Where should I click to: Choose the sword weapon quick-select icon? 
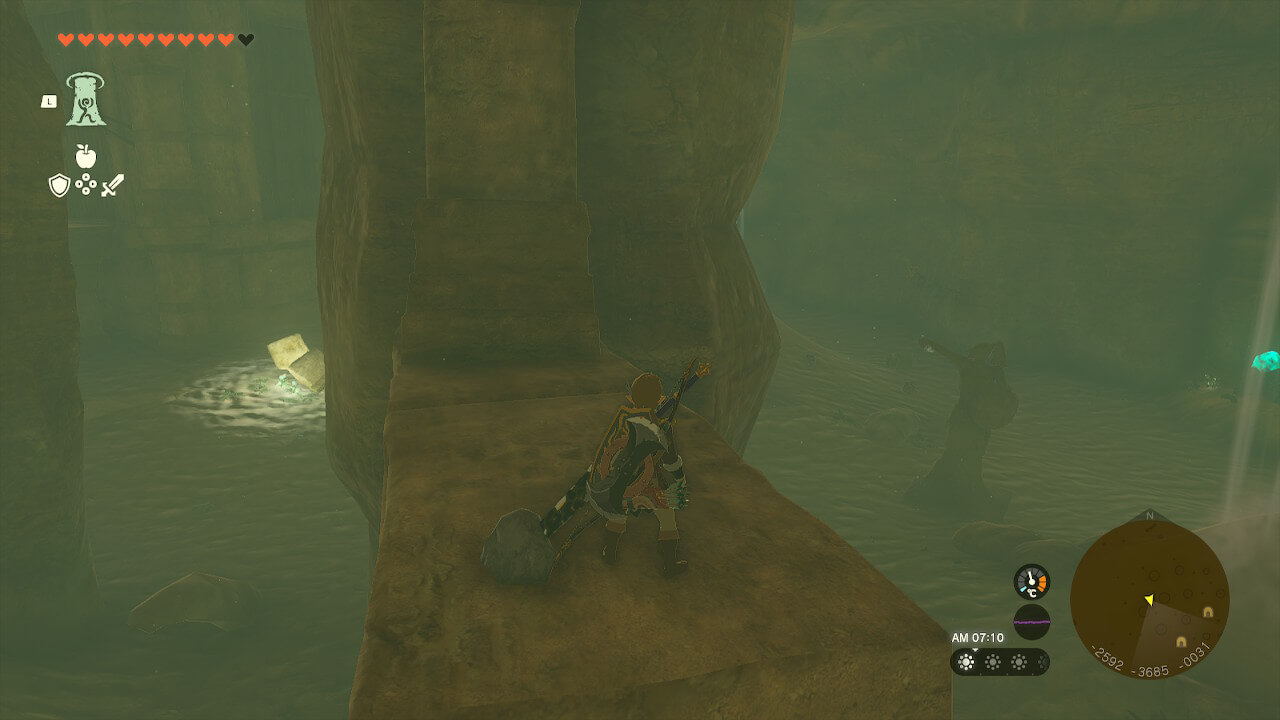pyautogui.click(x=112, y=185)
